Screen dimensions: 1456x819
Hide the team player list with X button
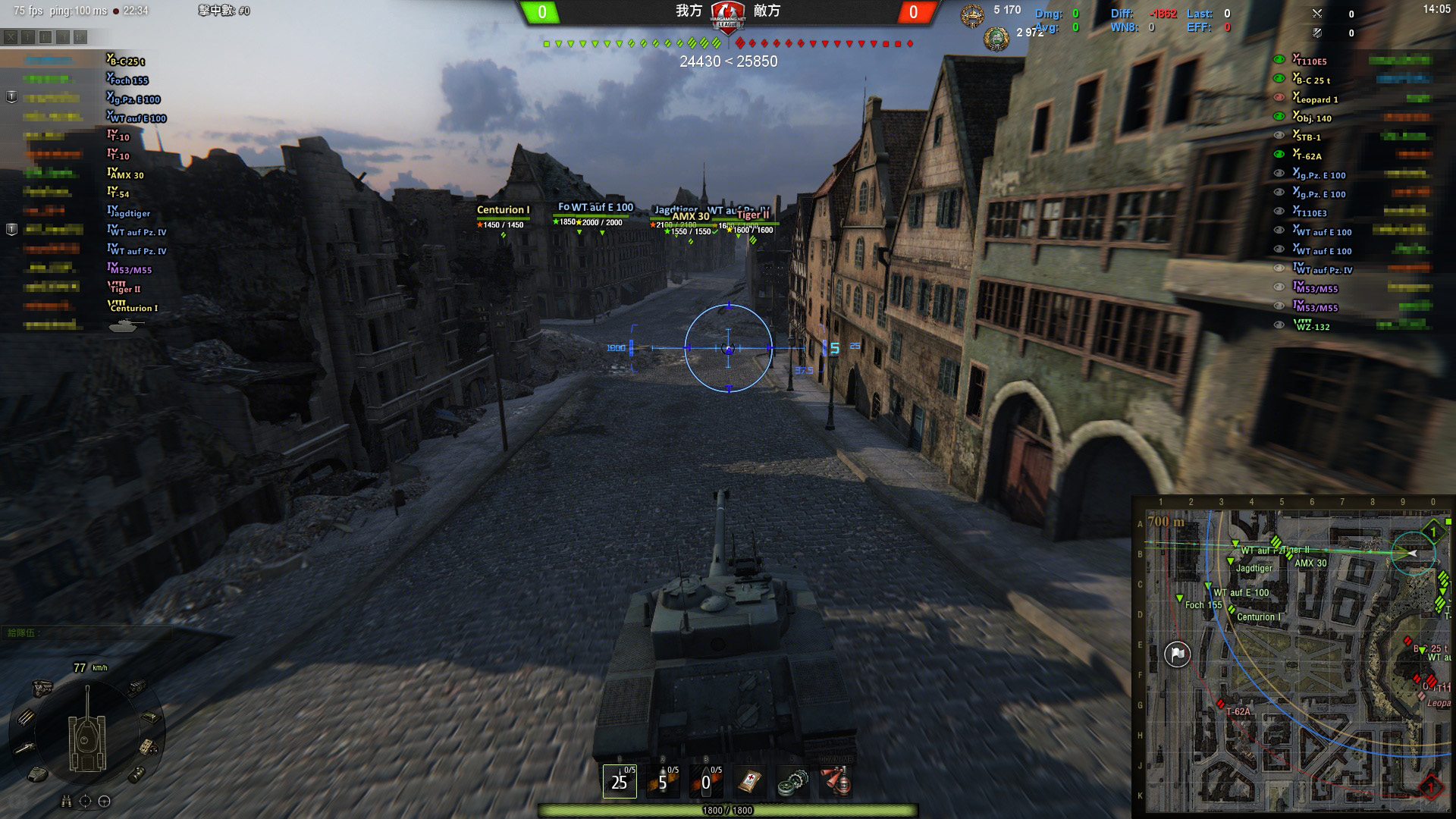[11, 36]
